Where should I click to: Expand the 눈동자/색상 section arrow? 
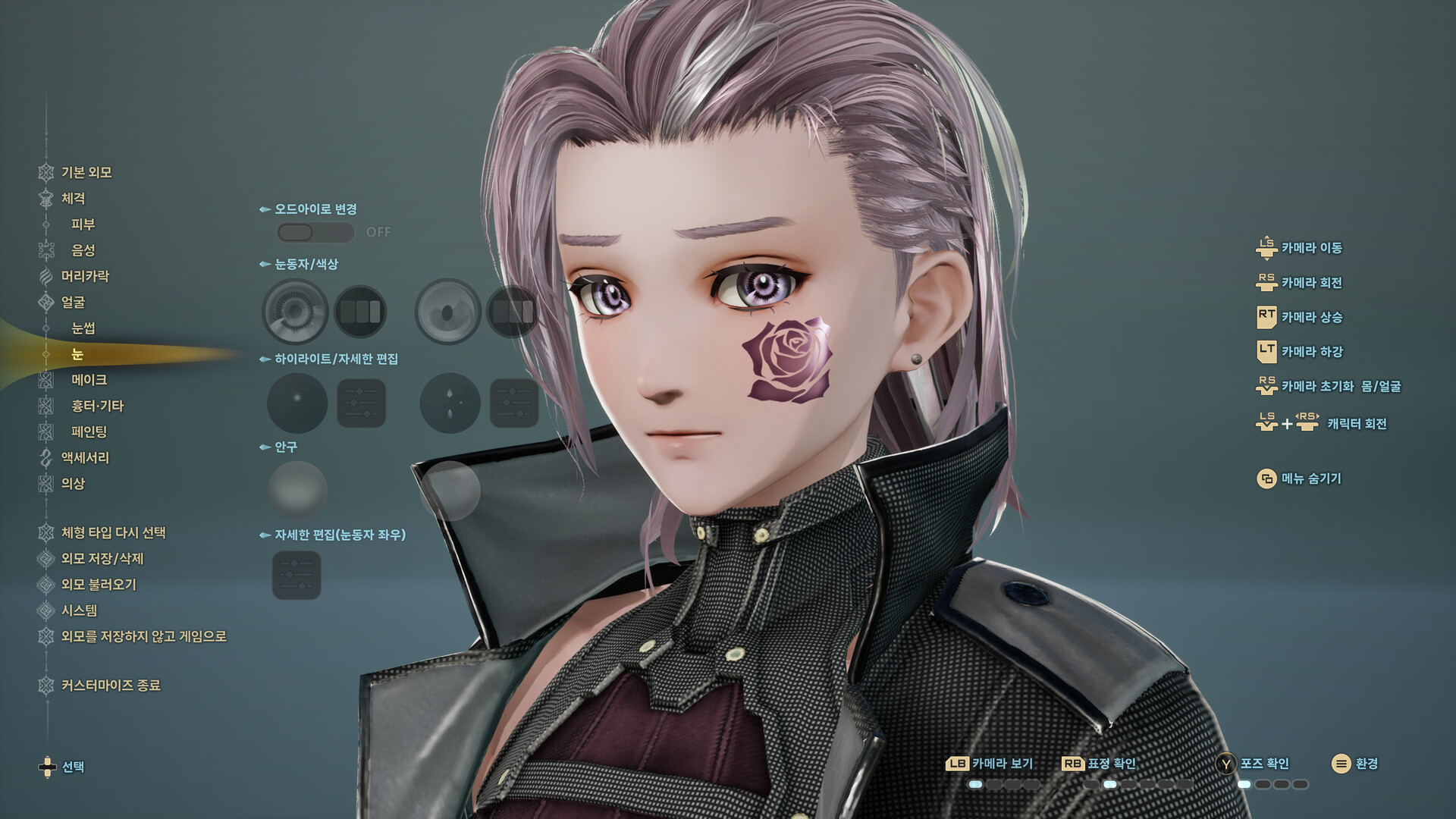(x=264, y=265)
